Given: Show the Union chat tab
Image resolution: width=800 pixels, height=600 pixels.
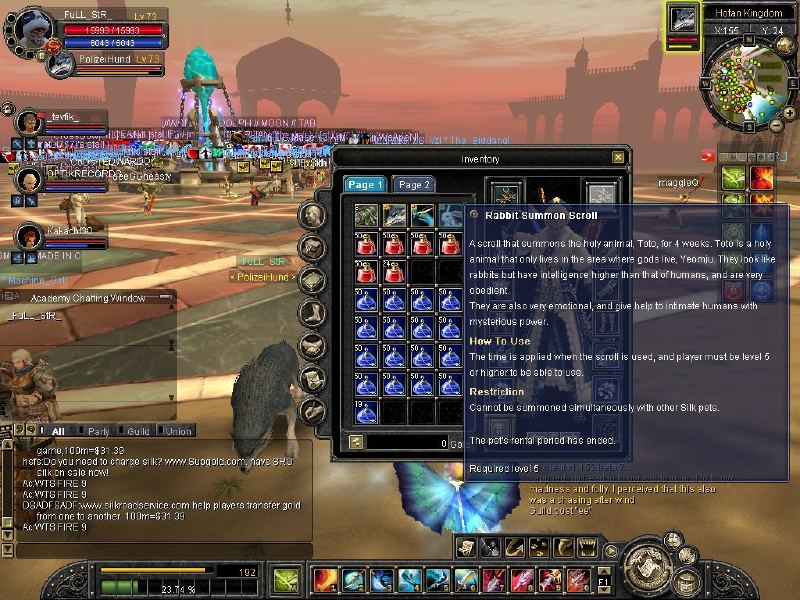Looking at the screenshot, I should [x=179, y=431].
